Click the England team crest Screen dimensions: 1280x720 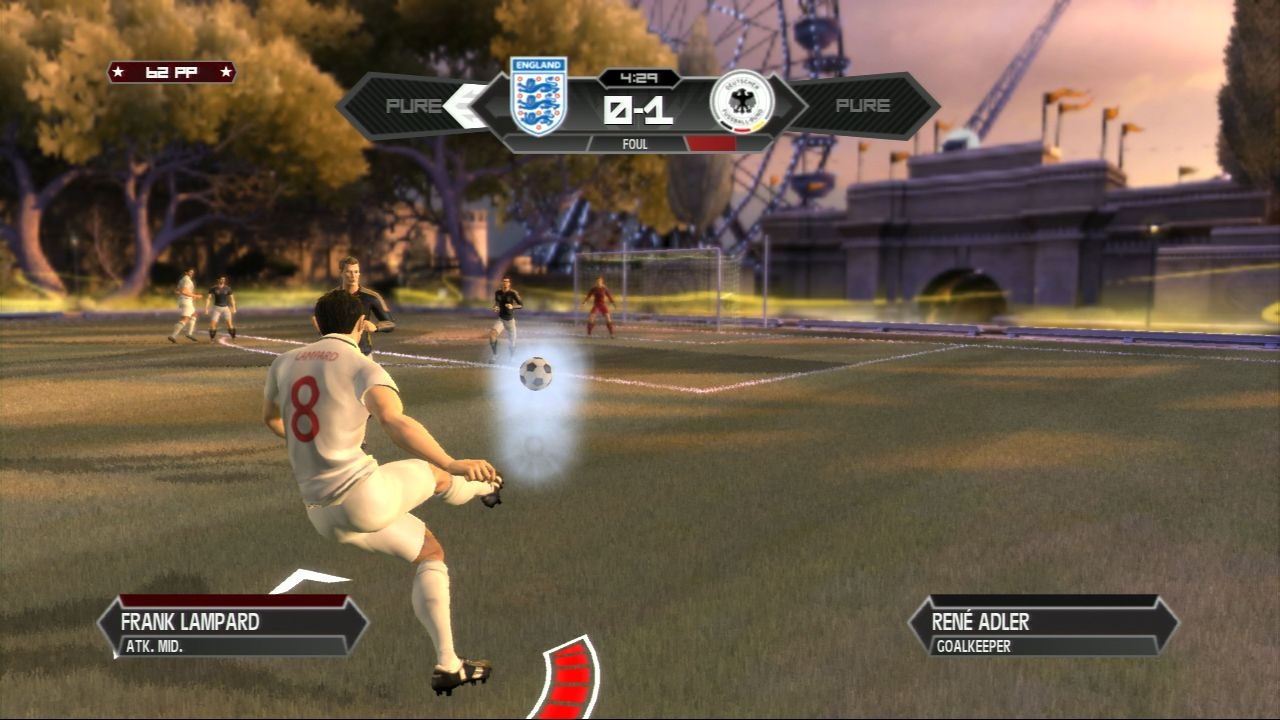click(538, 96)
